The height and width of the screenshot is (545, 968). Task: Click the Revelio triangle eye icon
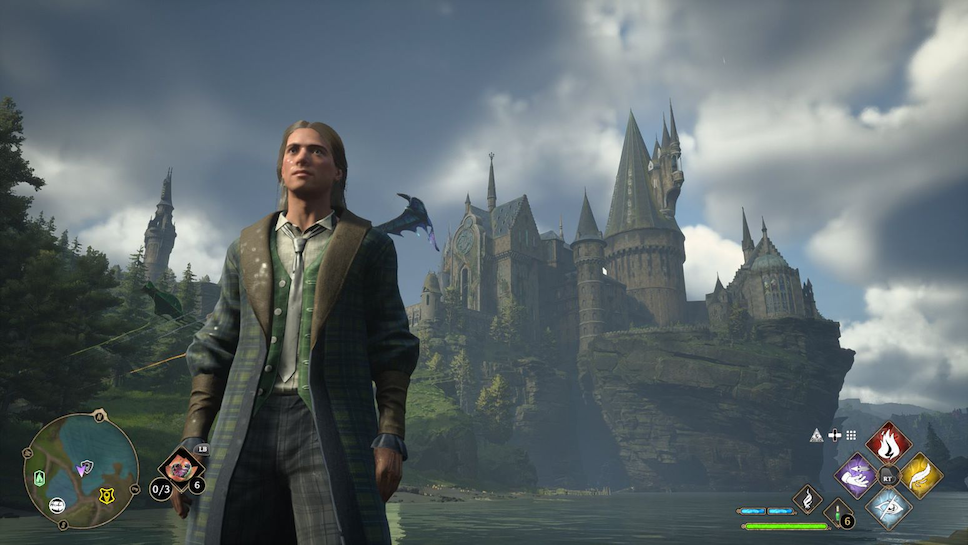pos(816,435)
